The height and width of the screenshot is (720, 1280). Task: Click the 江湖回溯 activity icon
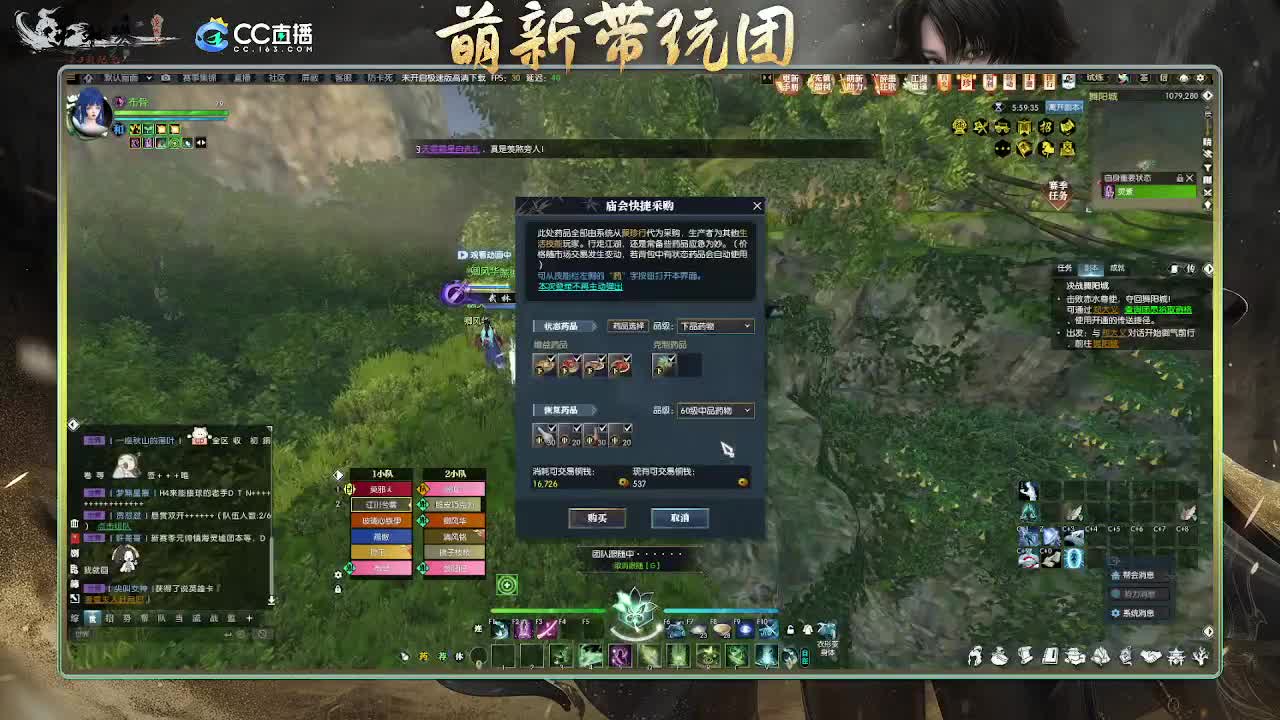pyautogui.click(x=918, y=85)
